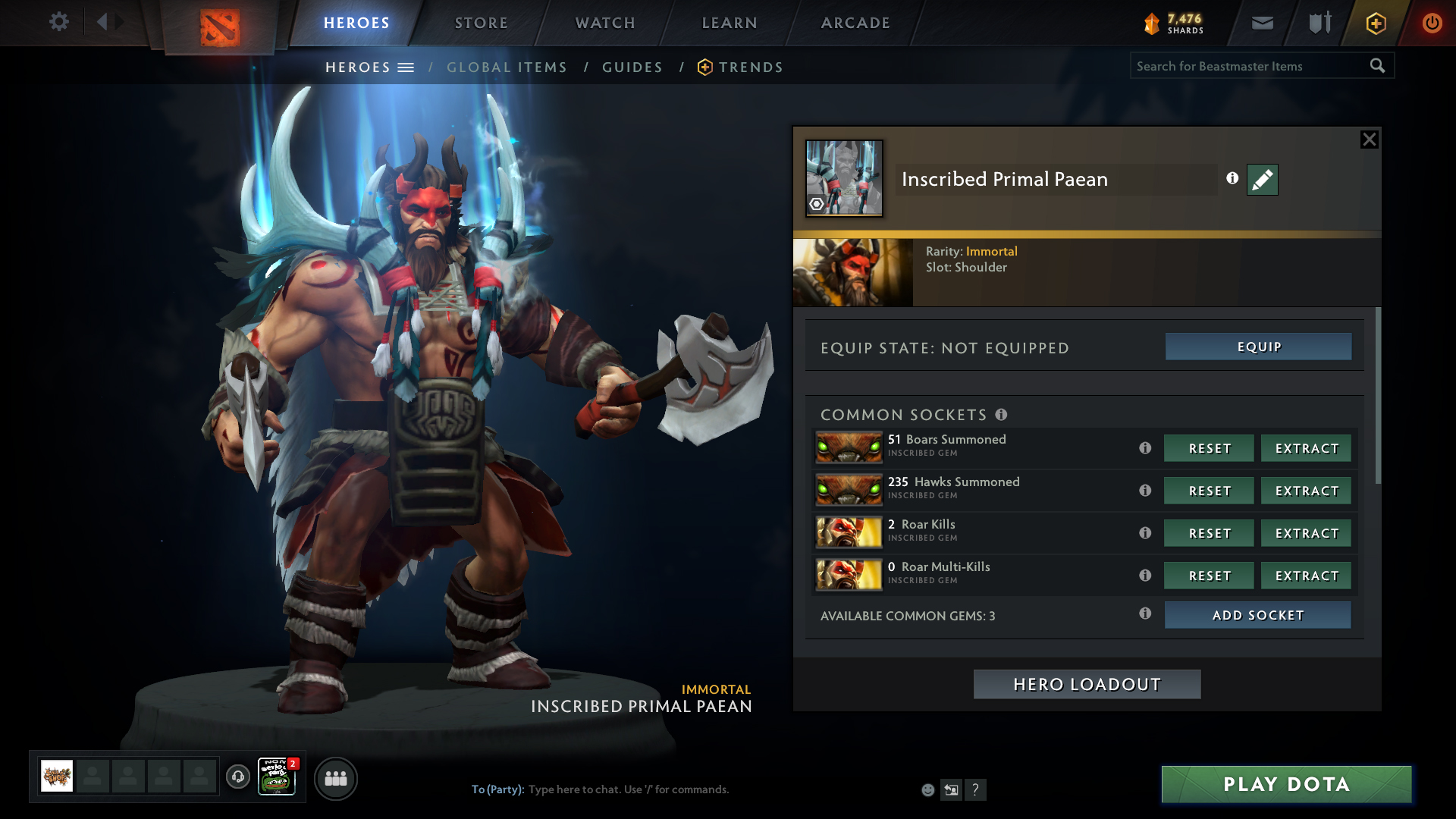Extract the Roar Multi-Kills gem
This screenshot has height=819, width=1456.
click(x=1306, y=576)
